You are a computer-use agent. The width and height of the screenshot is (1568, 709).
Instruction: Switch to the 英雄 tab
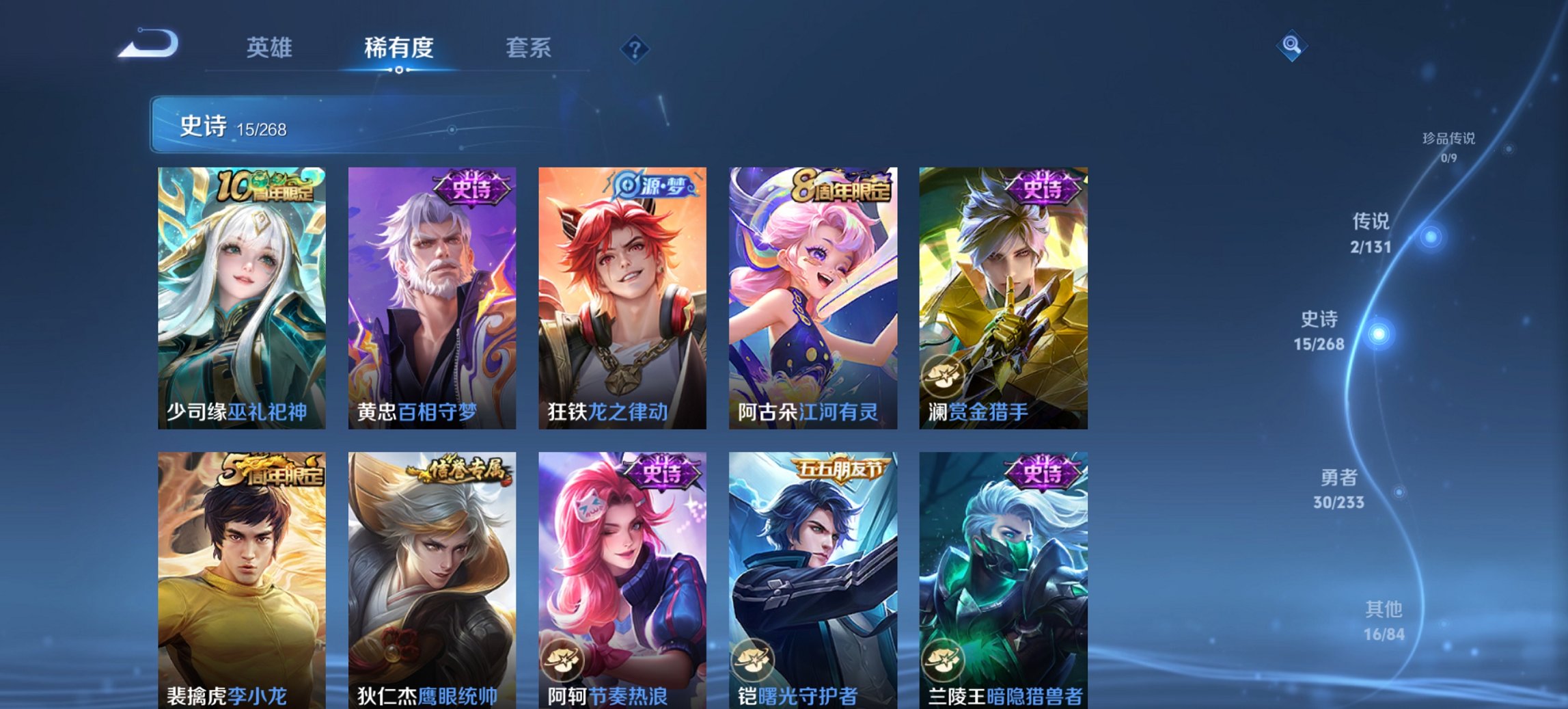271,48
